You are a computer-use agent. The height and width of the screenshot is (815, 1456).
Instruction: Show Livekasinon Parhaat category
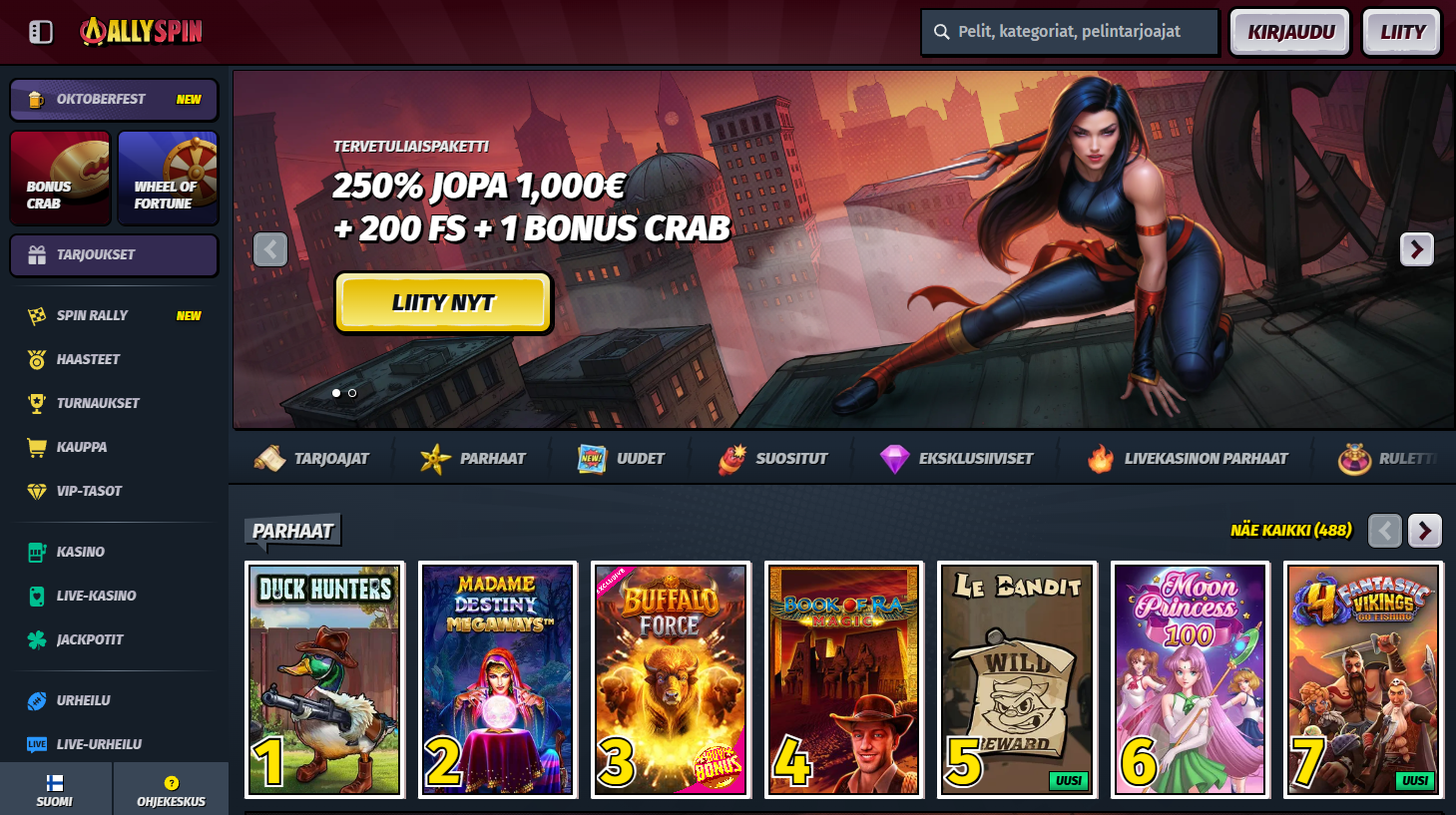point(1188,459)
